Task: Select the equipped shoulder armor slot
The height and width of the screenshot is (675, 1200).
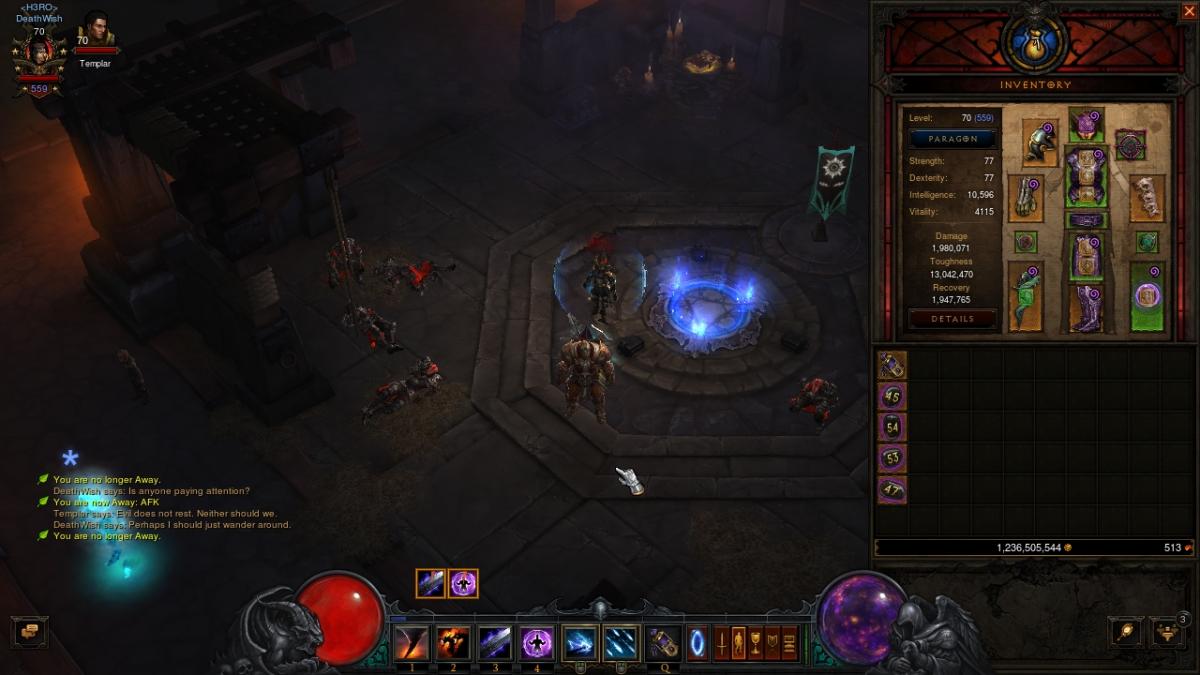Action: coord(1040,142)
